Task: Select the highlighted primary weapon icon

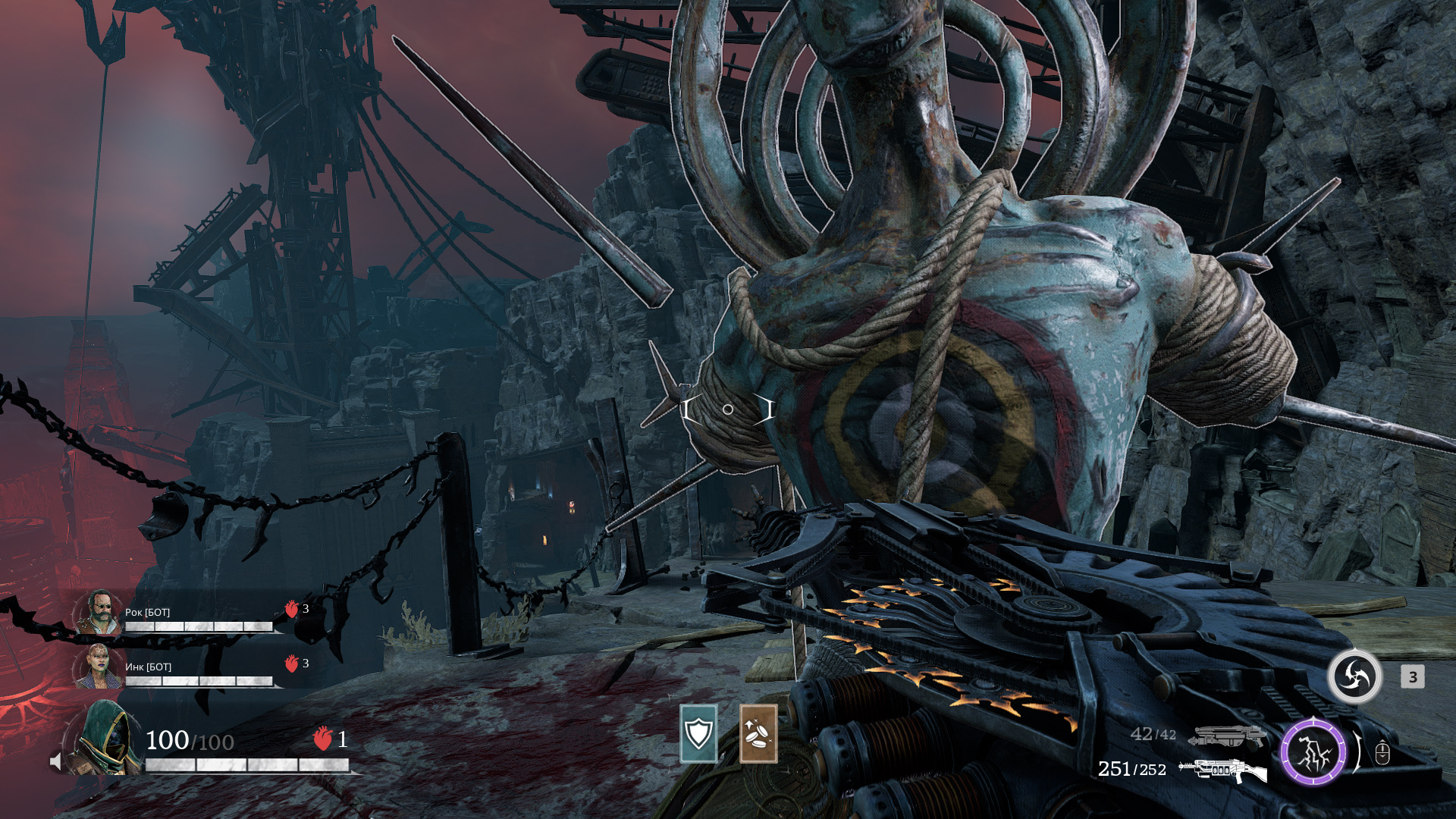Action: [x=1222, y=770]
